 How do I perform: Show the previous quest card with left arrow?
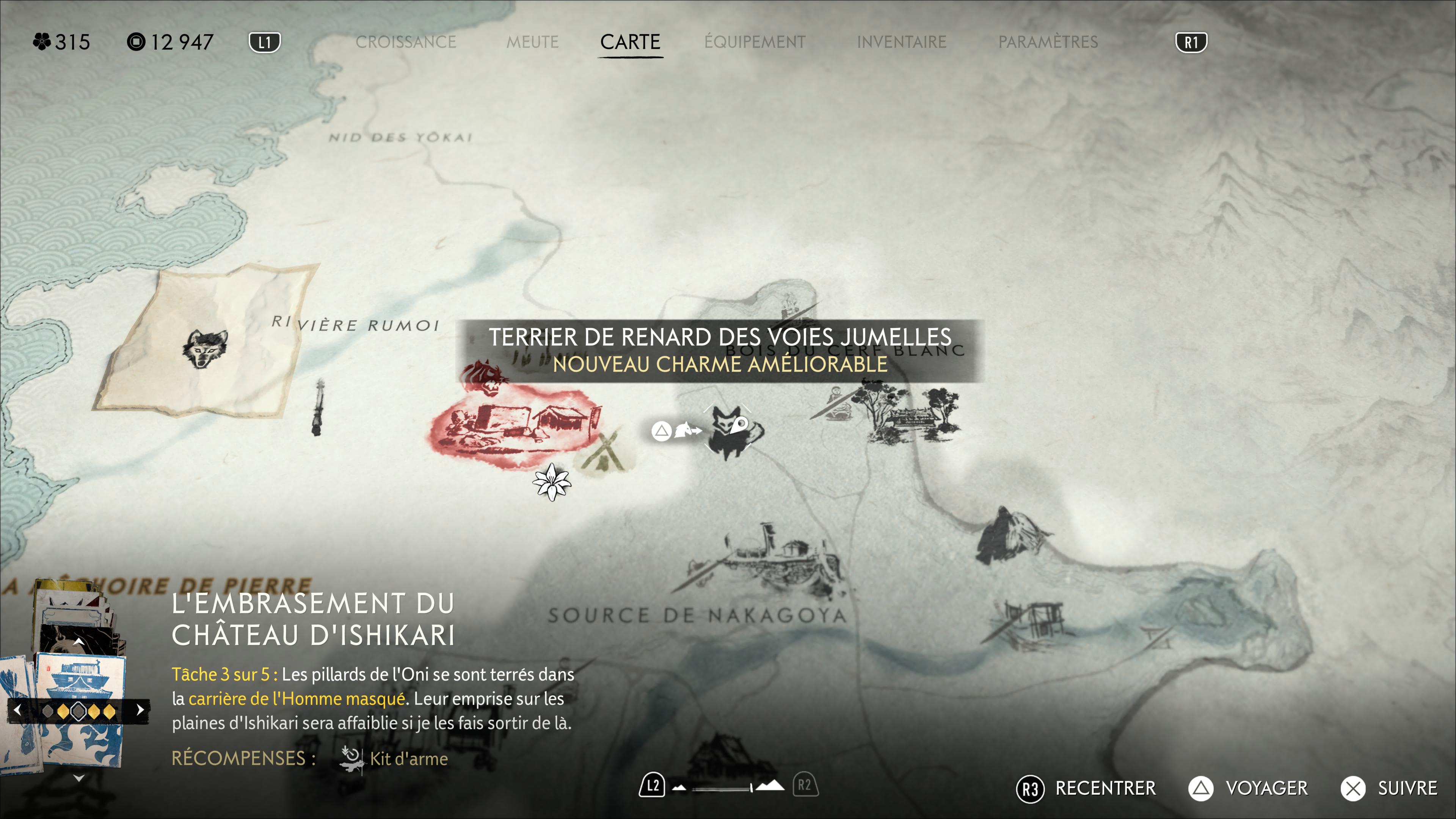tap(17, 710)
